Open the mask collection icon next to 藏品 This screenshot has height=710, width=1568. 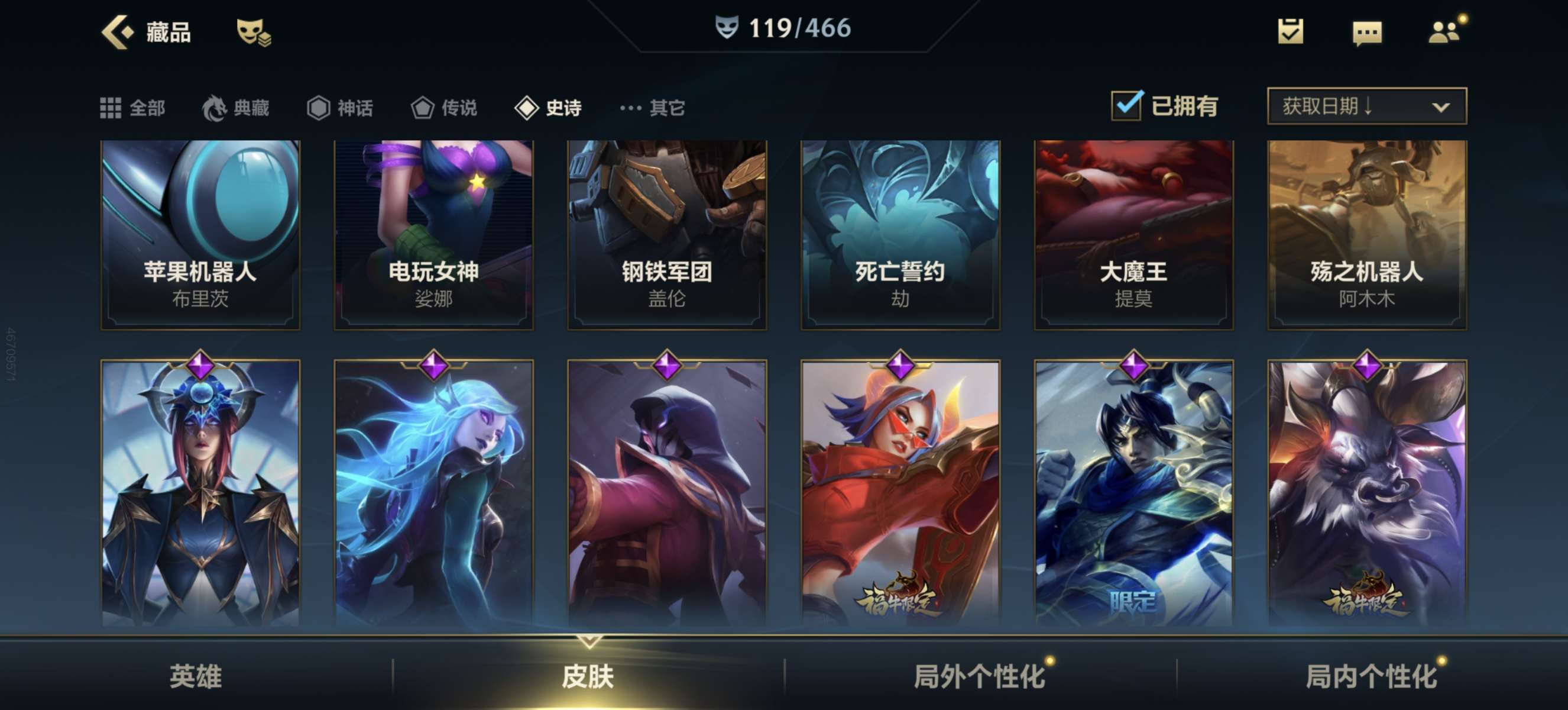[x=255, y=34]
